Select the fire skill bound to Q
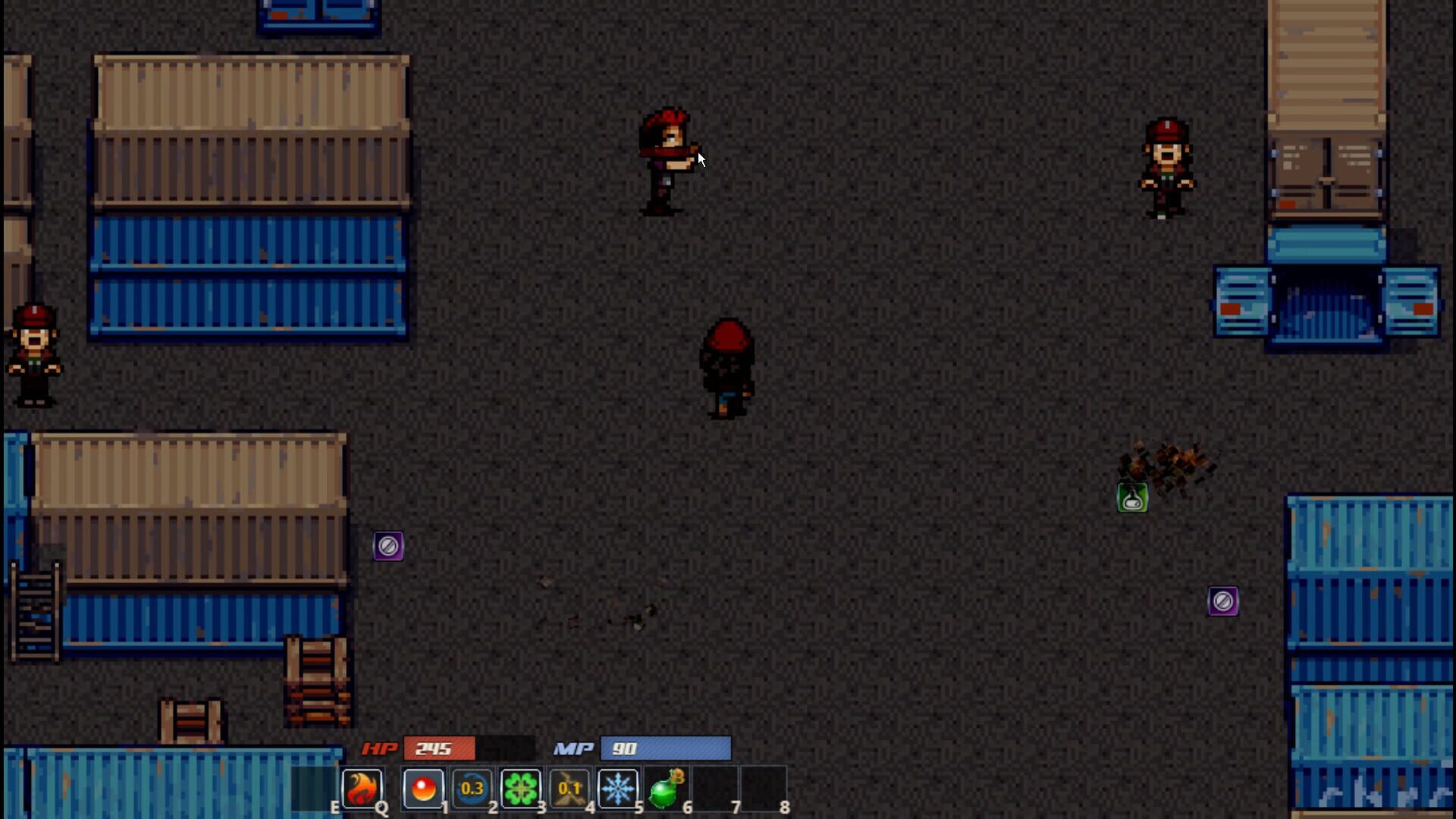The height and width of the screenshot is (819, 1456). (x=362, y=787)
